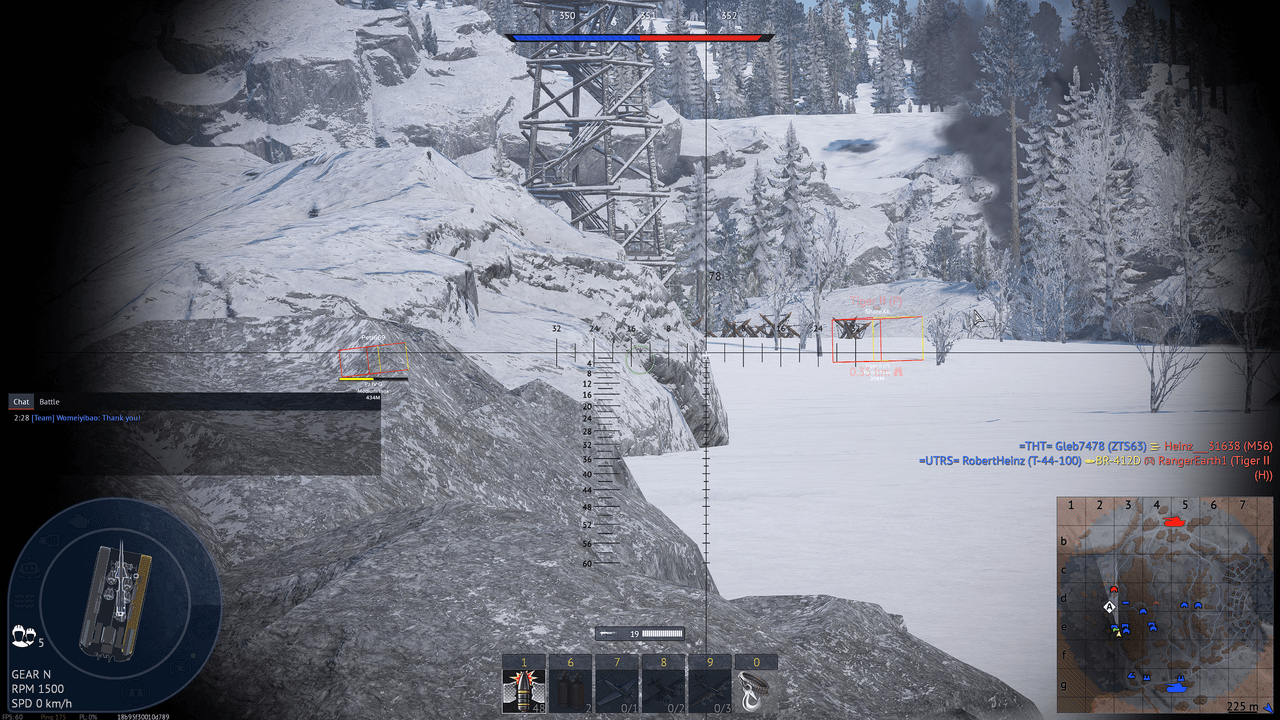Click the capture point A marker on minimap
Image resolution: width=1280 pixels, height=720 pixels.
[x=1109, y=607]
